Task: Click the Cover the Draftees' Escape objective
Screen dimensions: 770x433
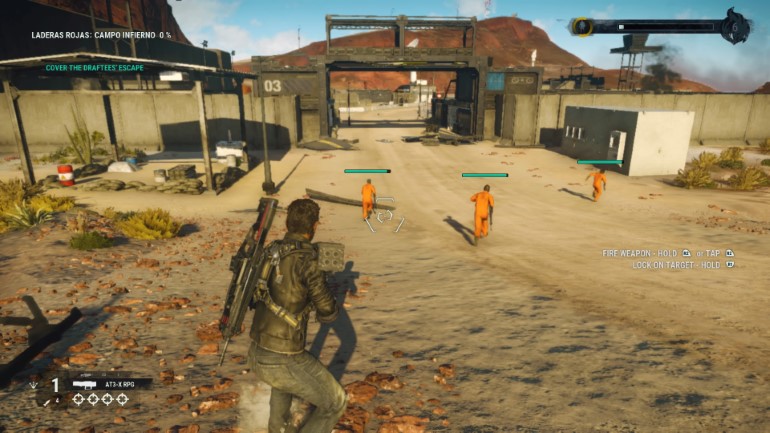Action: click(94, 67)
